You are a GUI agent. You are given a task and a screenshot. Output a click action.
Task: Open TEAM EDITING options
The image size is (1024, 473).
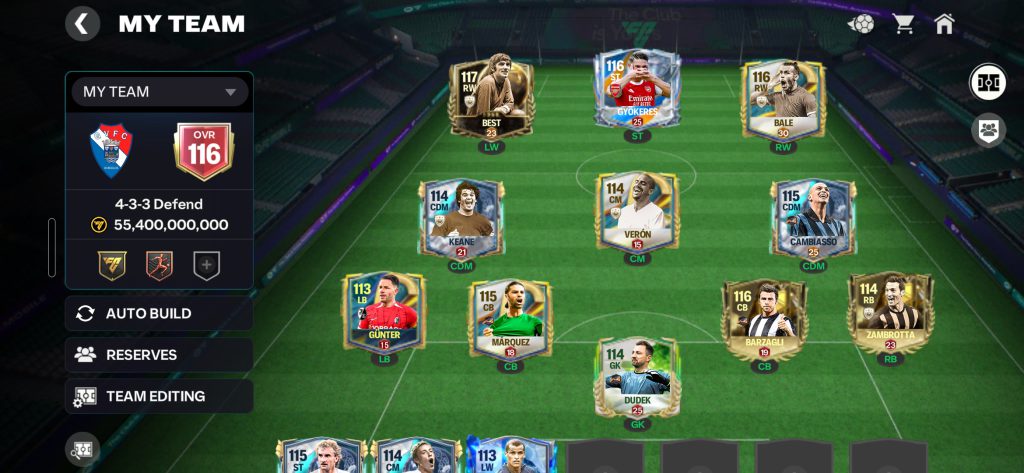click(x=159, y=396)
